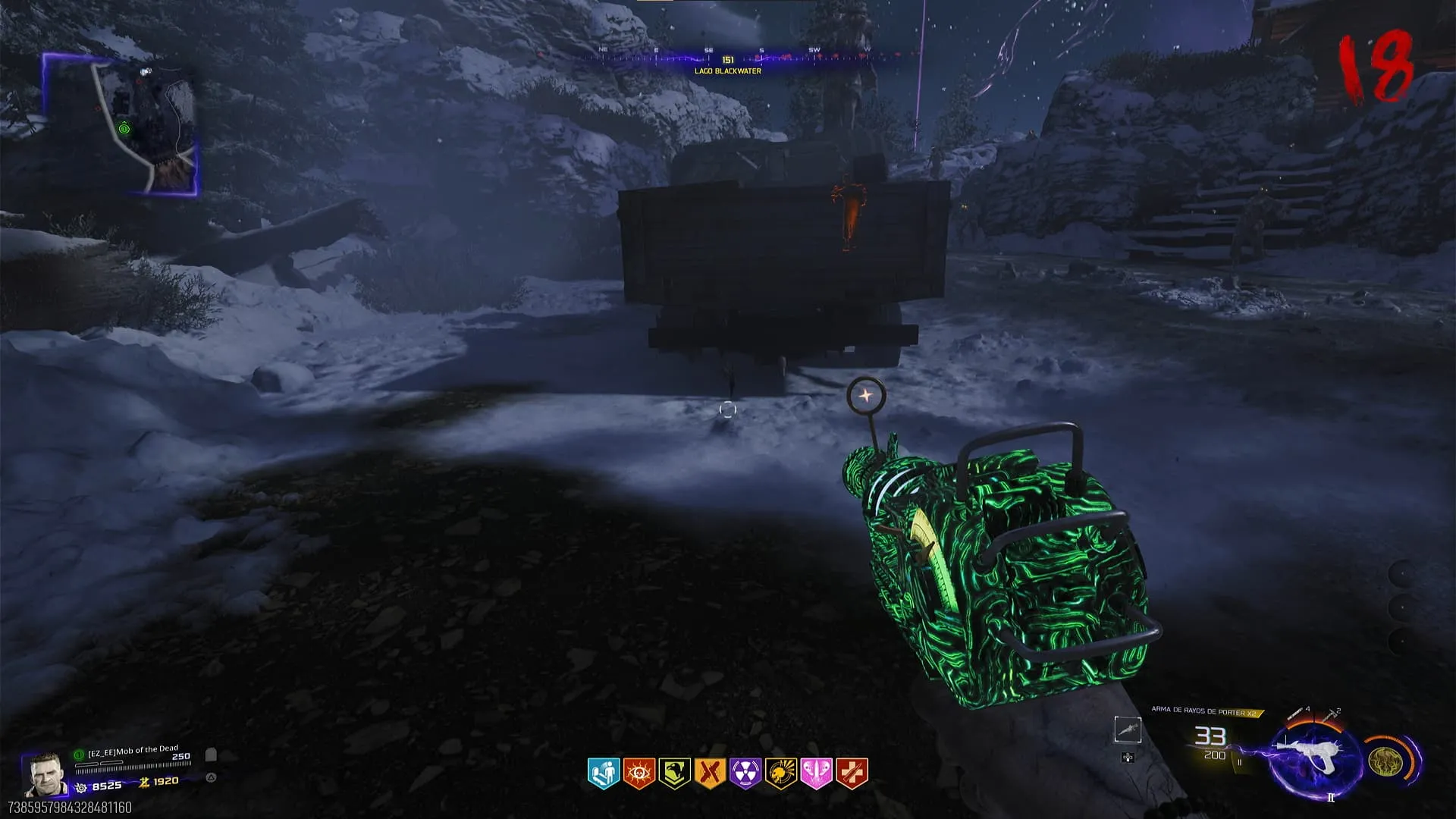1456x819 pixels.
Task: Select the yellow exploding skull perk icon
Action: point(780,773)
